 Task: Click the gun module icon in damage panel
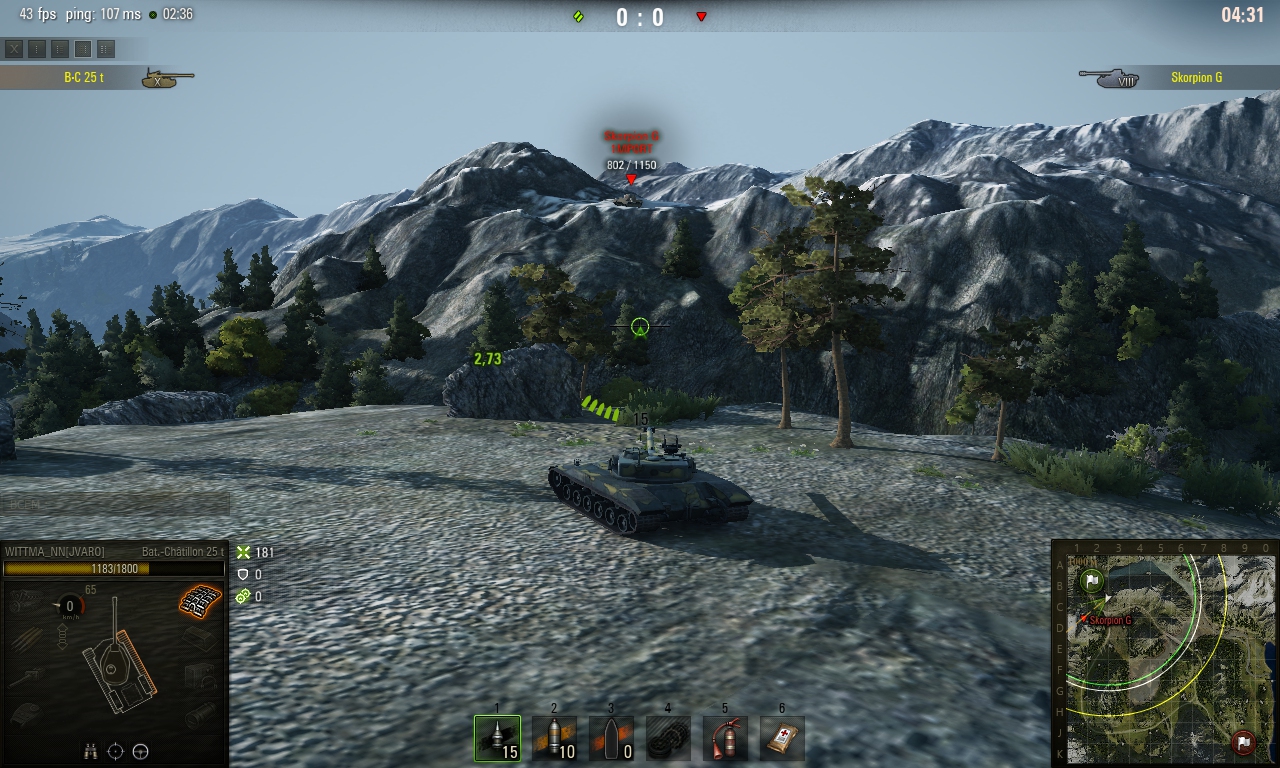pos(28,677)
